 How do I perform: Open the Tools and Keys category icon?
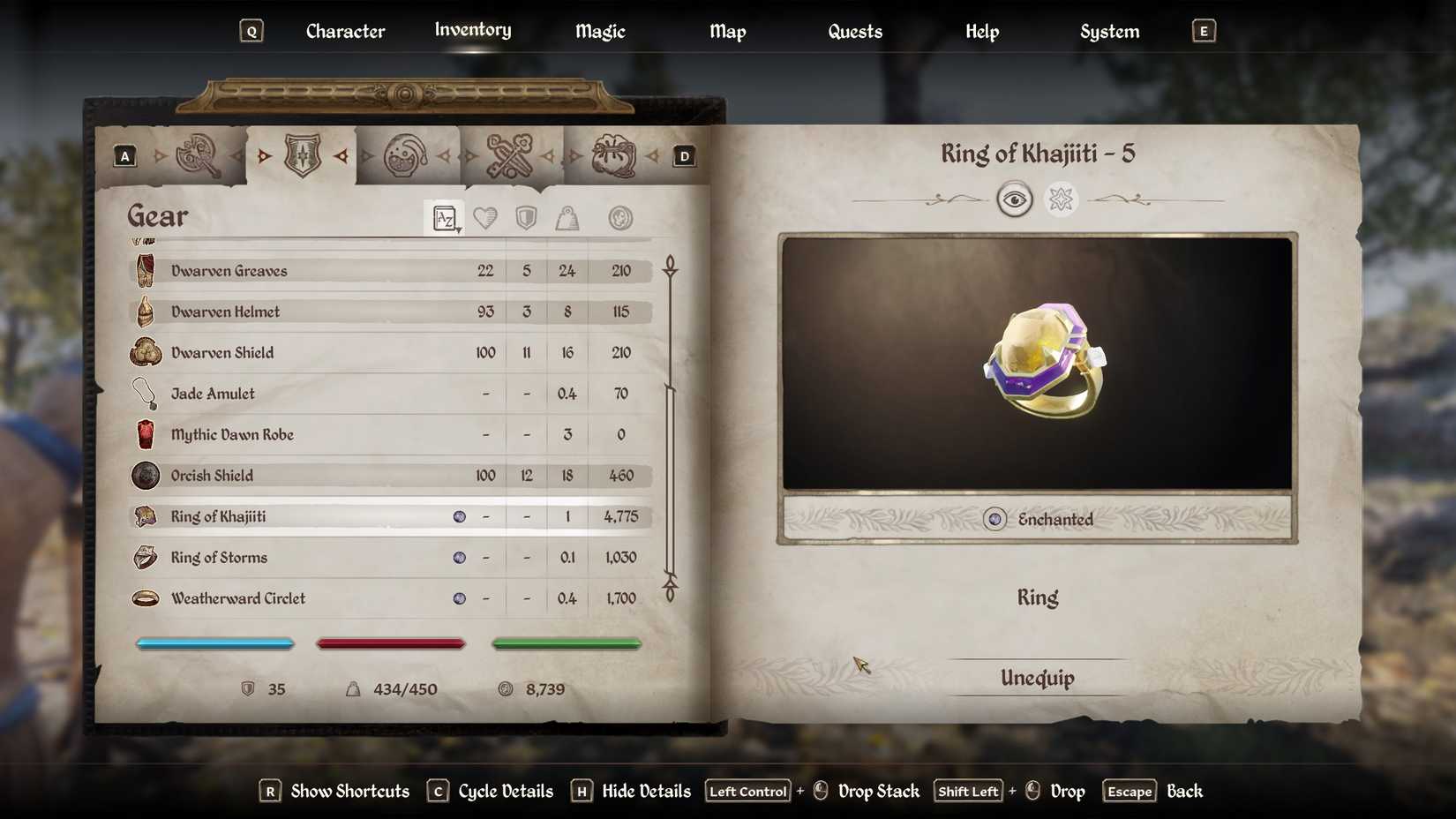click(x=512, y=155)
